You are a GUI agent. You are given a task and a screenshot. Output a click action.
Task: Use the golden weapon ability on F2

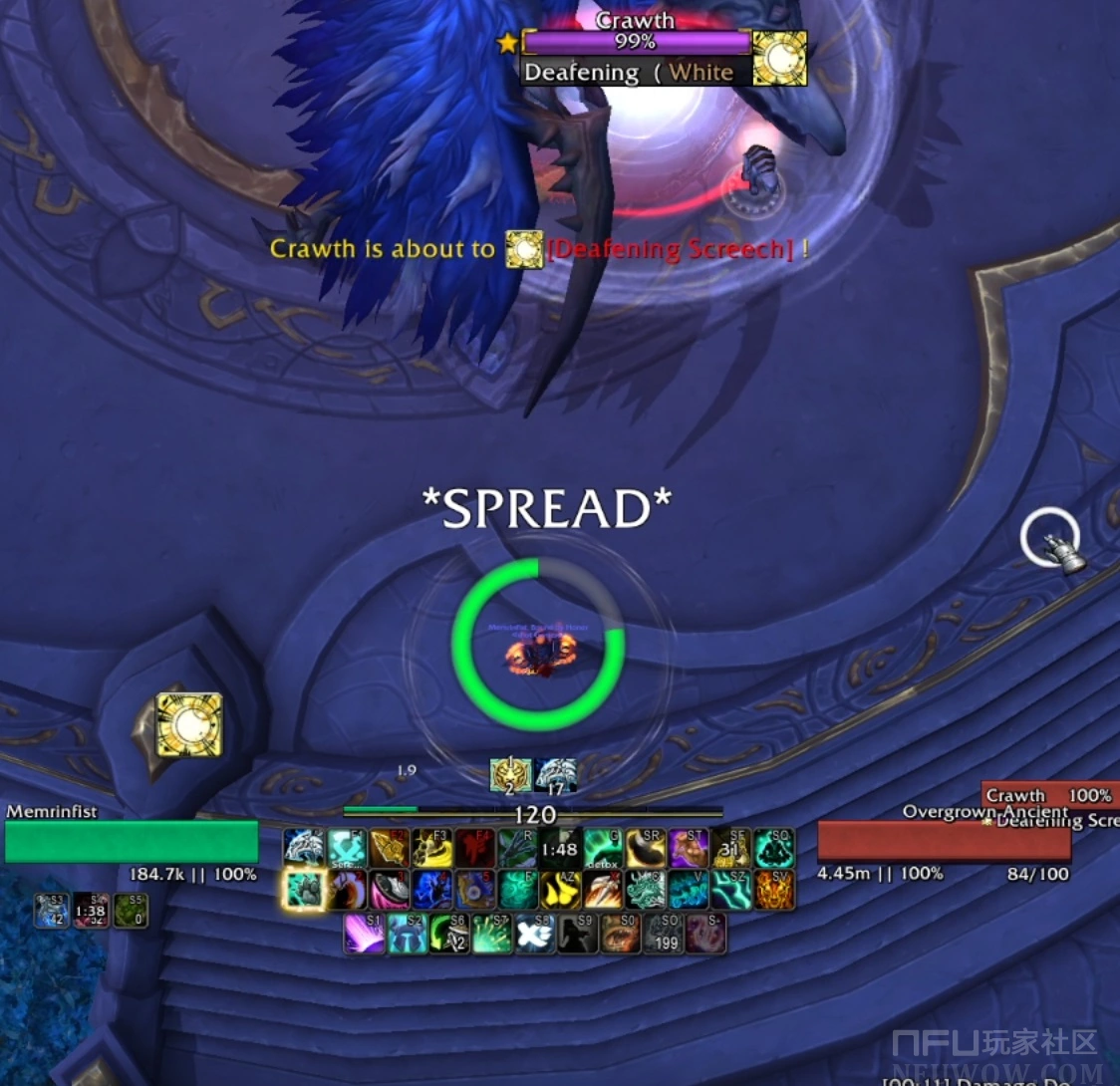point(390,848)
